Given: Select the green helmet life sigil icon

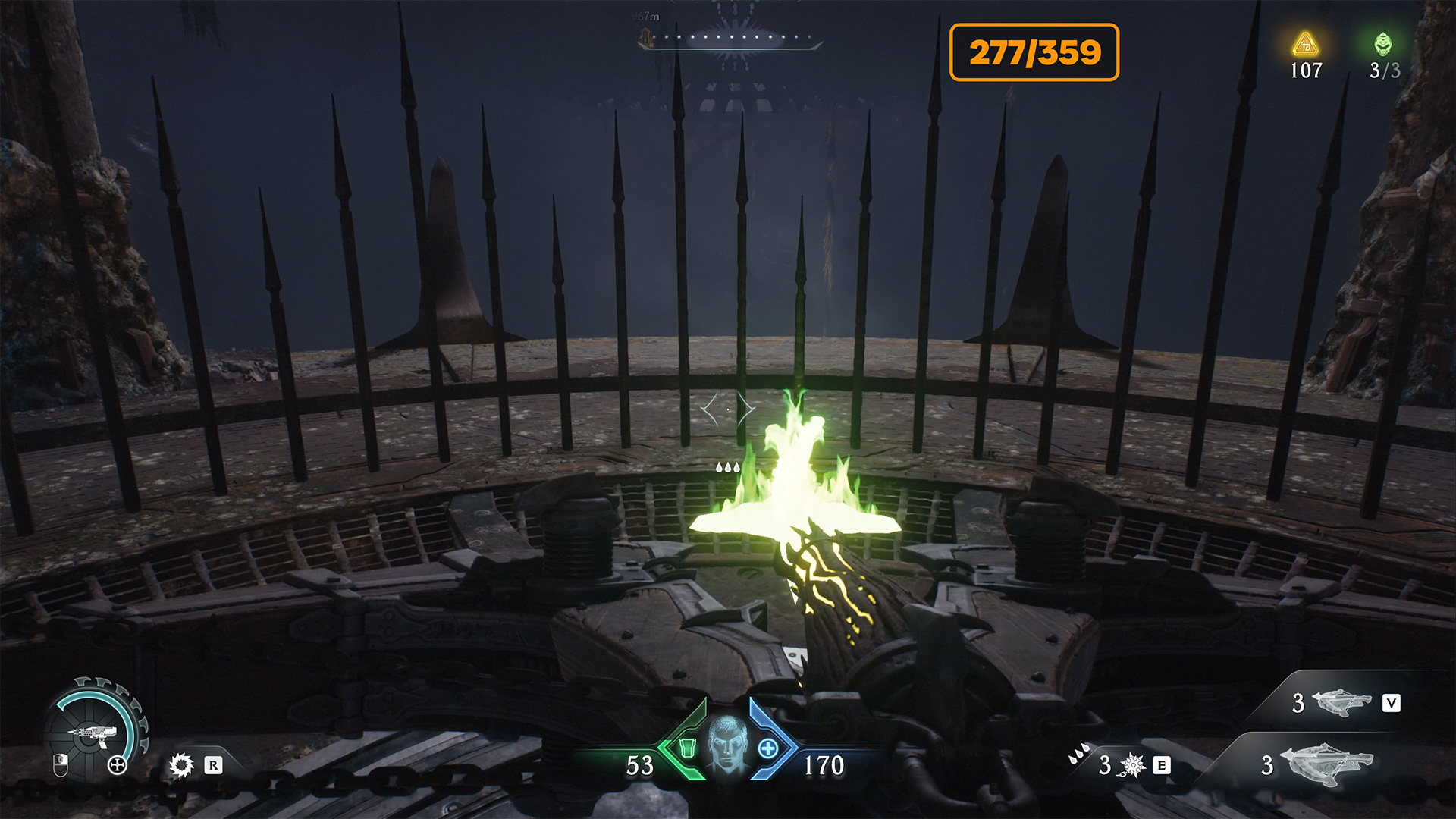Looking at the screenshot, I should tap(1383, 44).
